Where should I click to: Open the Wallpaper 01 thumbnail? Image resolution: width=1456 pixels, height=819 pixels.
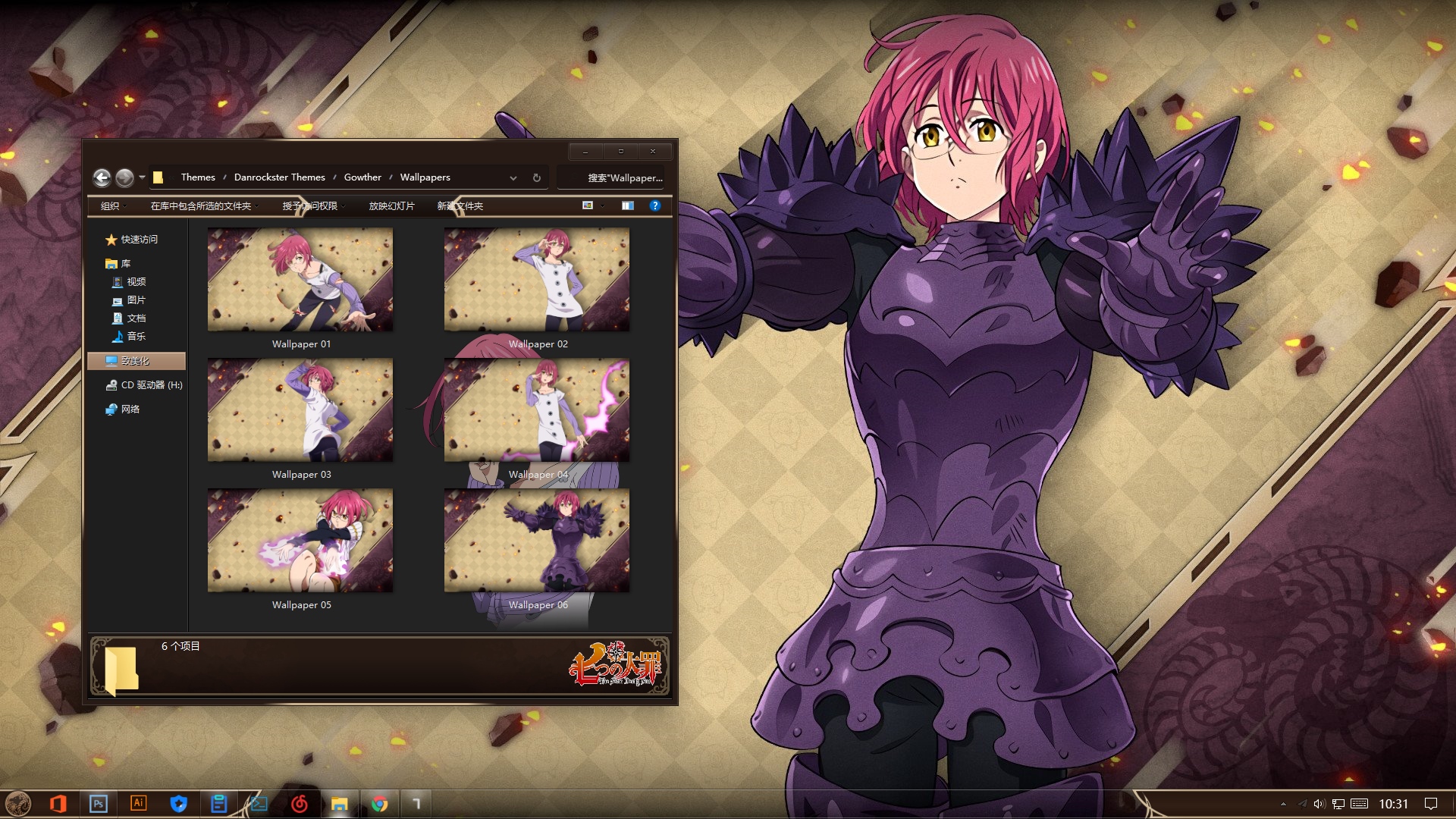[x=300, y=280]
